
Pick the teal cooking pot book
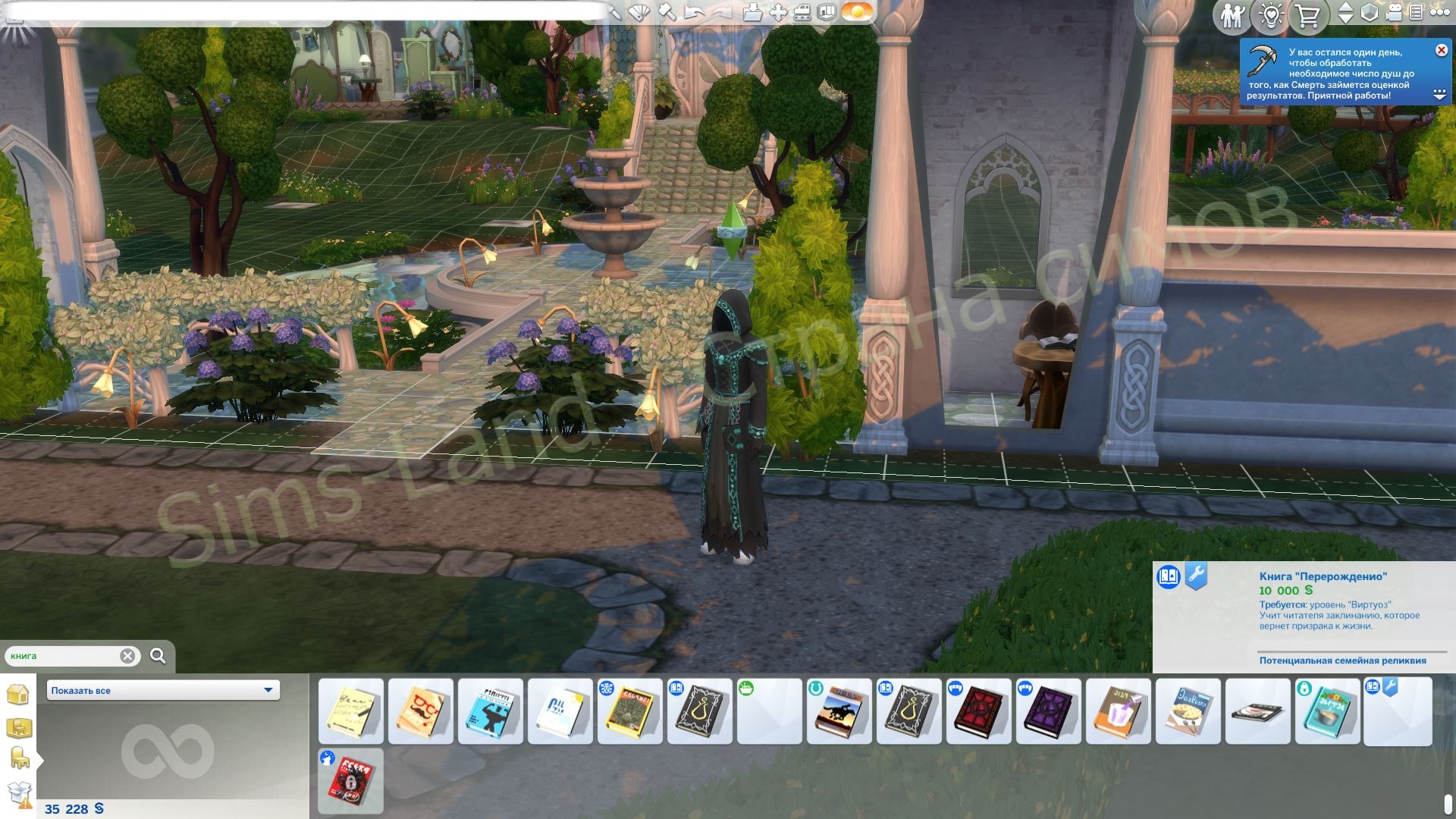click(1328, 711)
